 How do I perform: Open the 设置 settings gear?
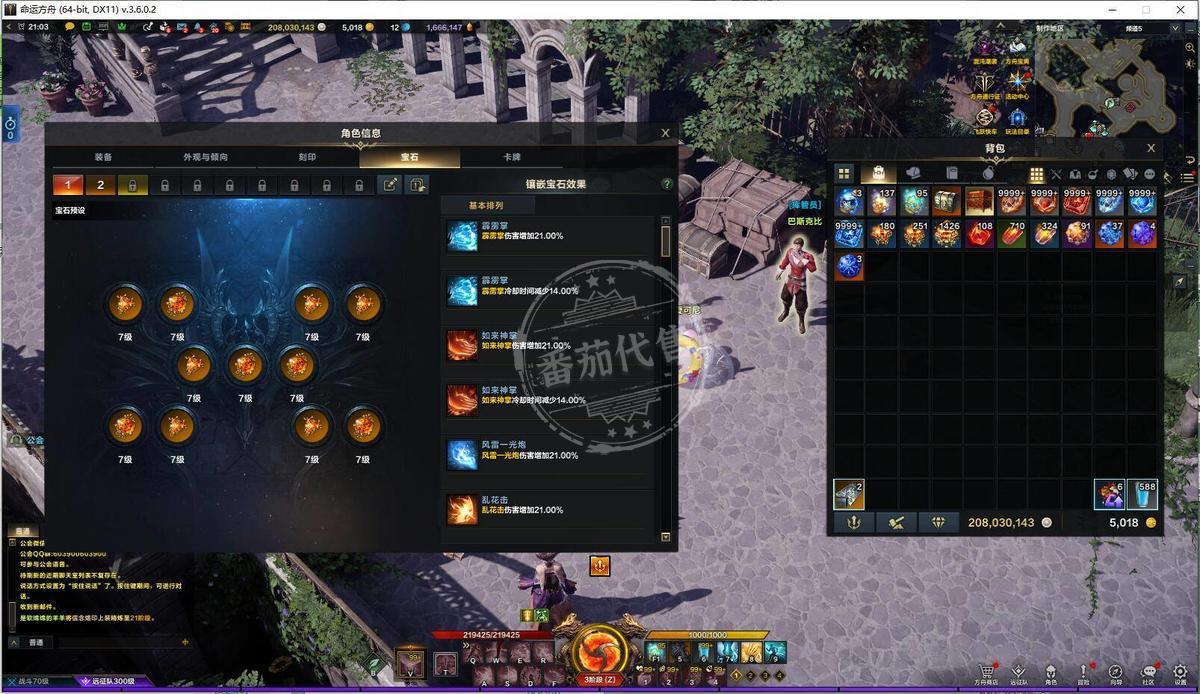(x=1180, y=672)
